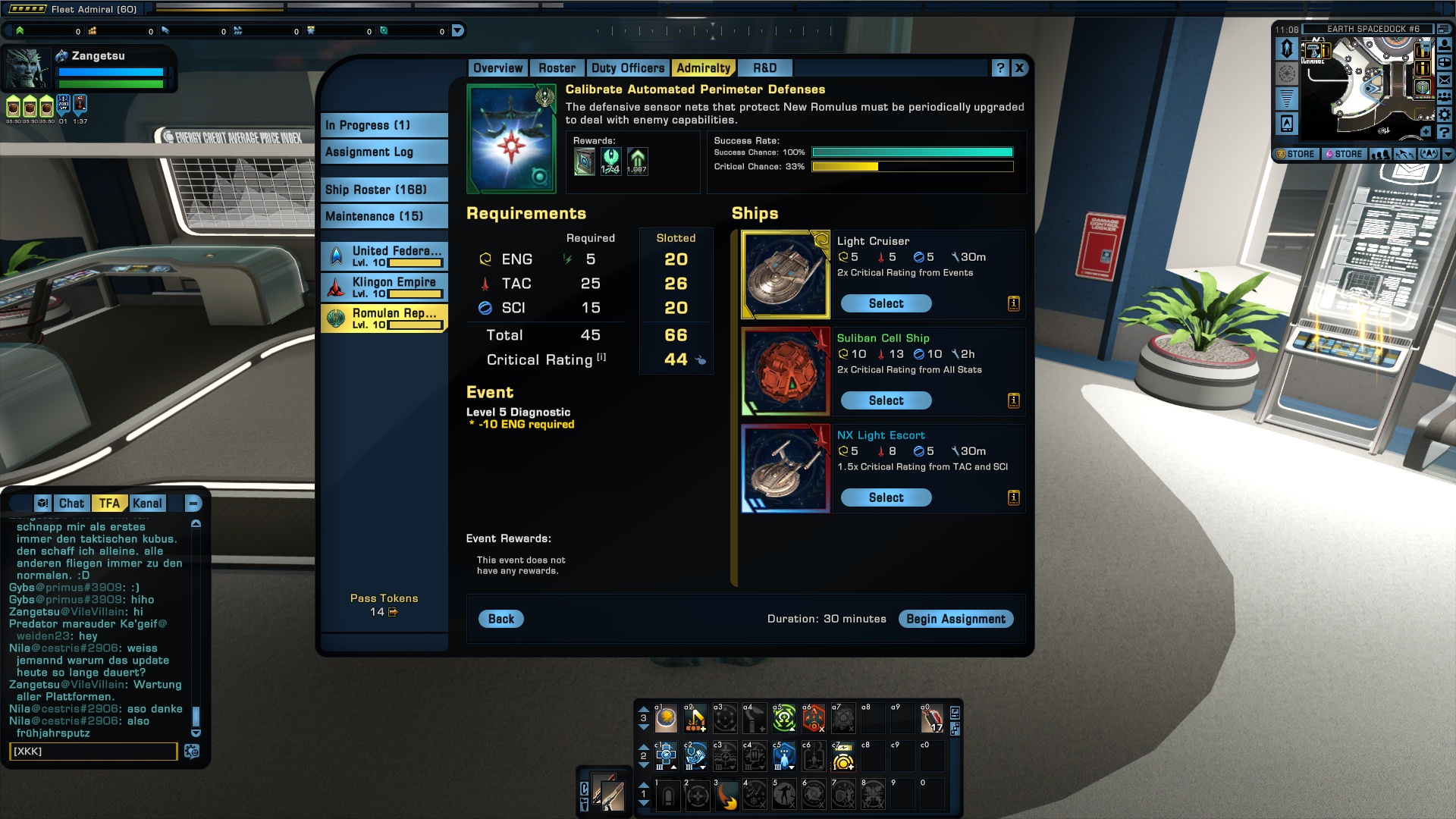Begin the assignment

[x=955, y=619]
